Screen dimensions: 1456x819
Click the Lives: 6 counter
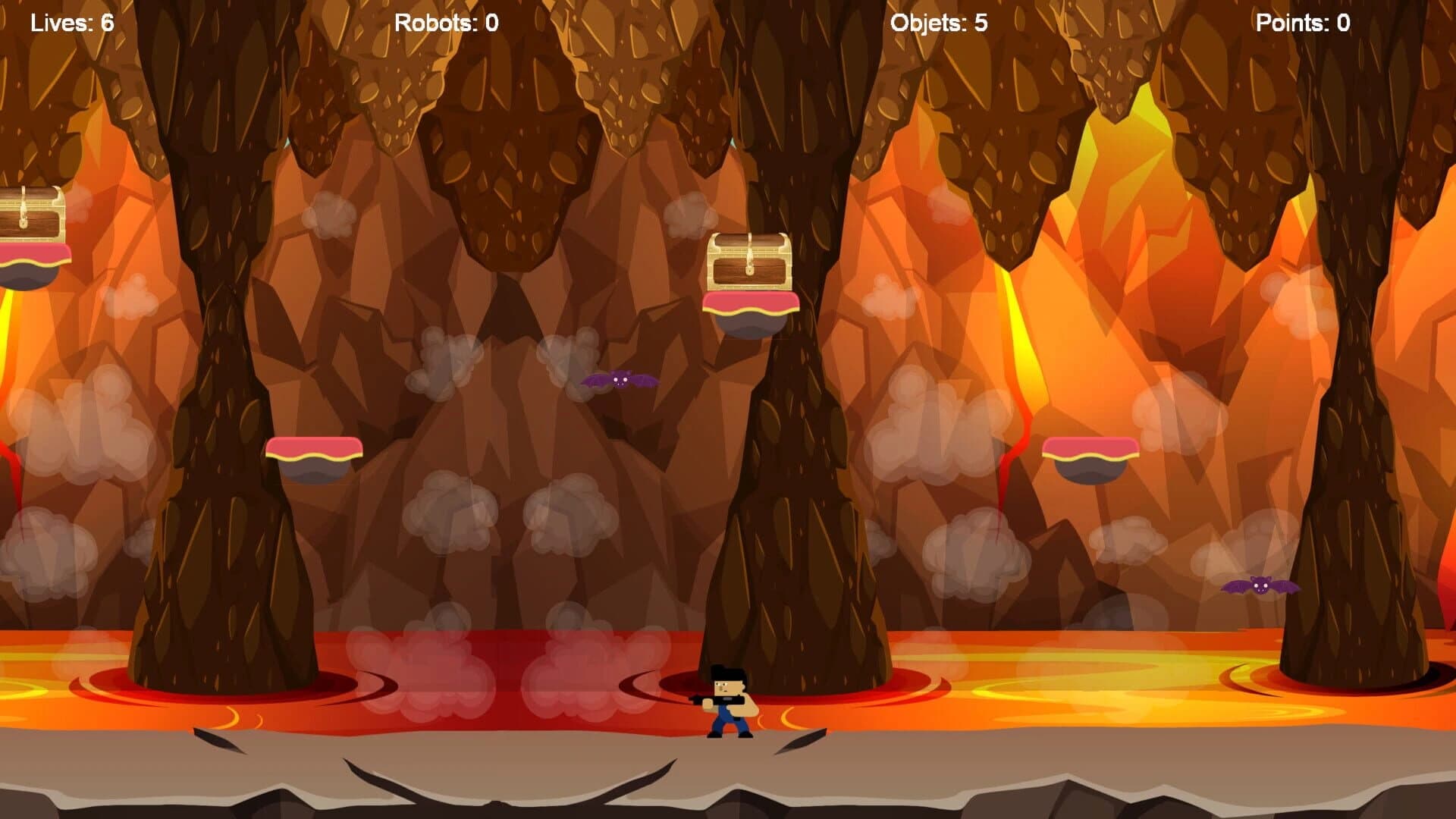click(x=71, y=22)
